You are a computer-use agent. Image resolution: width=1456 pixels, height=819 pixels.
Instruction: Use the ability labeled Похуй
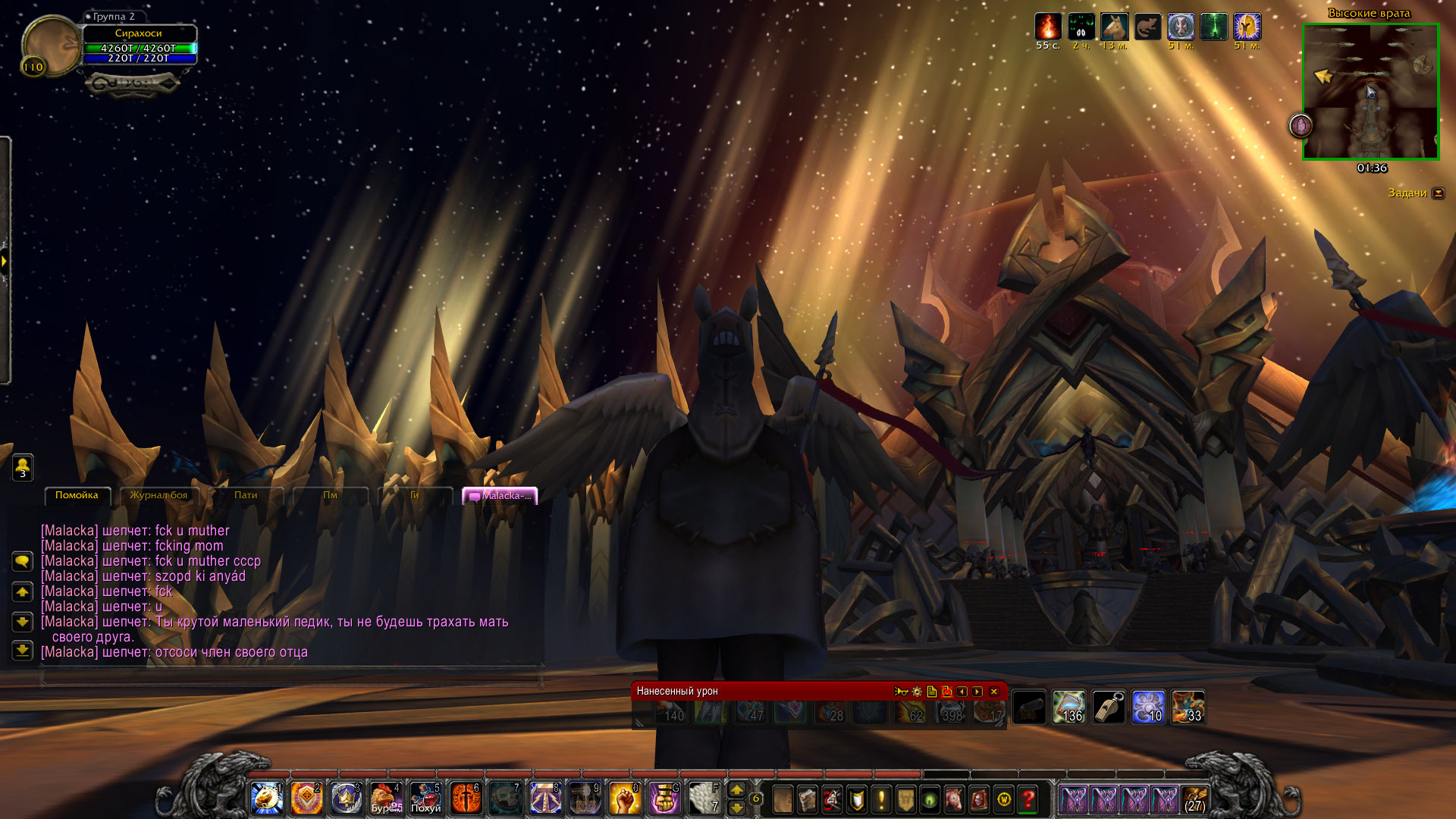[425, 799]
